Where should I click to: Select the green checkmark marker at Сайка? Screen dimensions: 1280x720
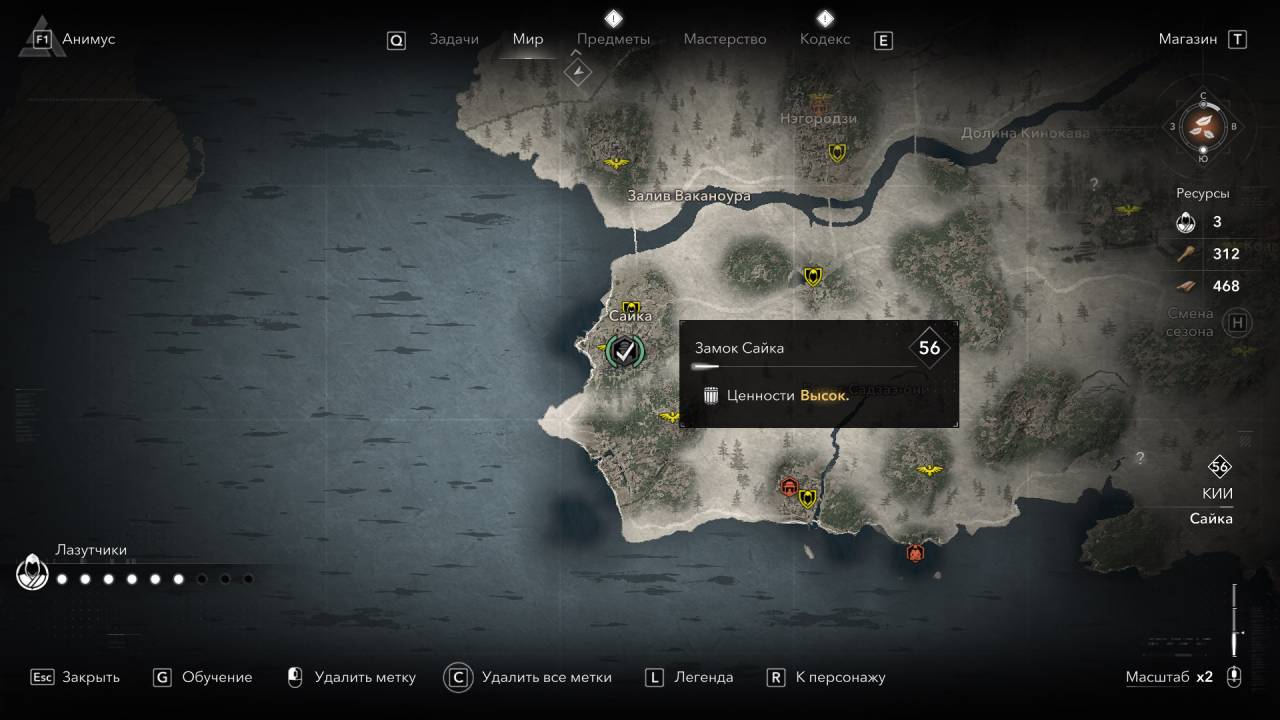(x=625, y=350)
